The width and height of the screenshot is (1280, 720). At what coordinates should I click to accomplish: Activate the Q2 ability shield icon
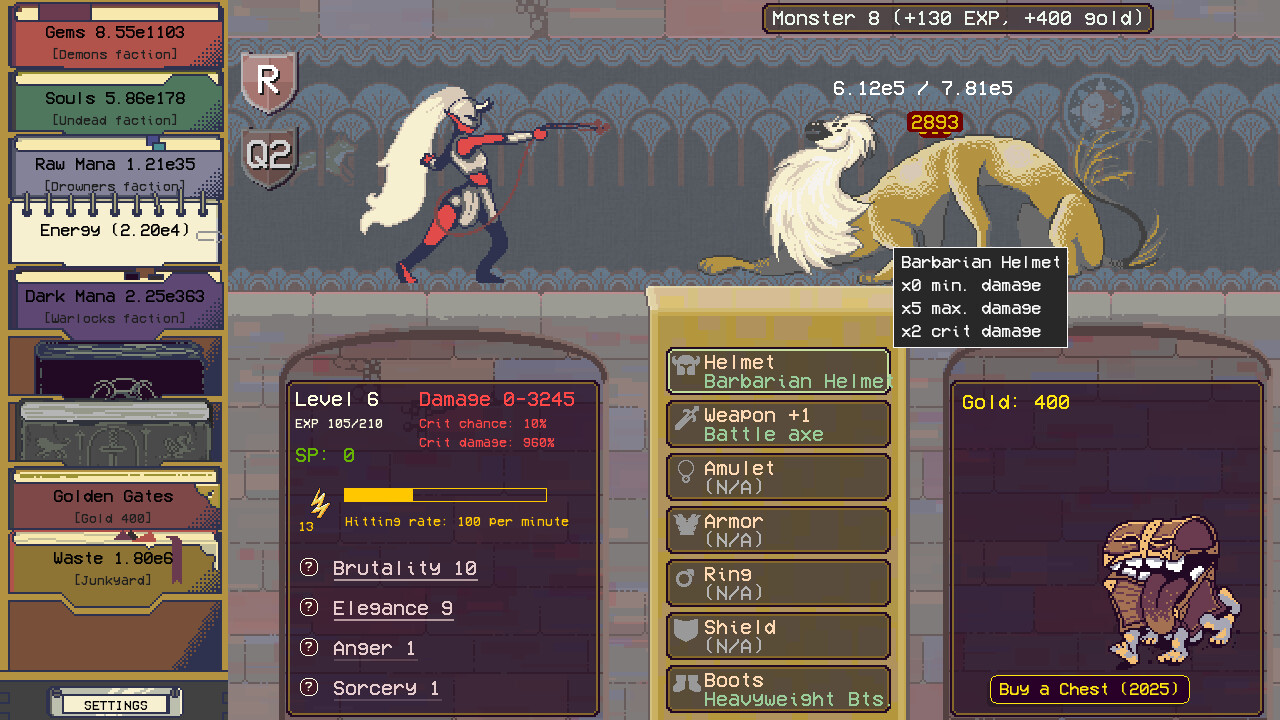[268, 155]
